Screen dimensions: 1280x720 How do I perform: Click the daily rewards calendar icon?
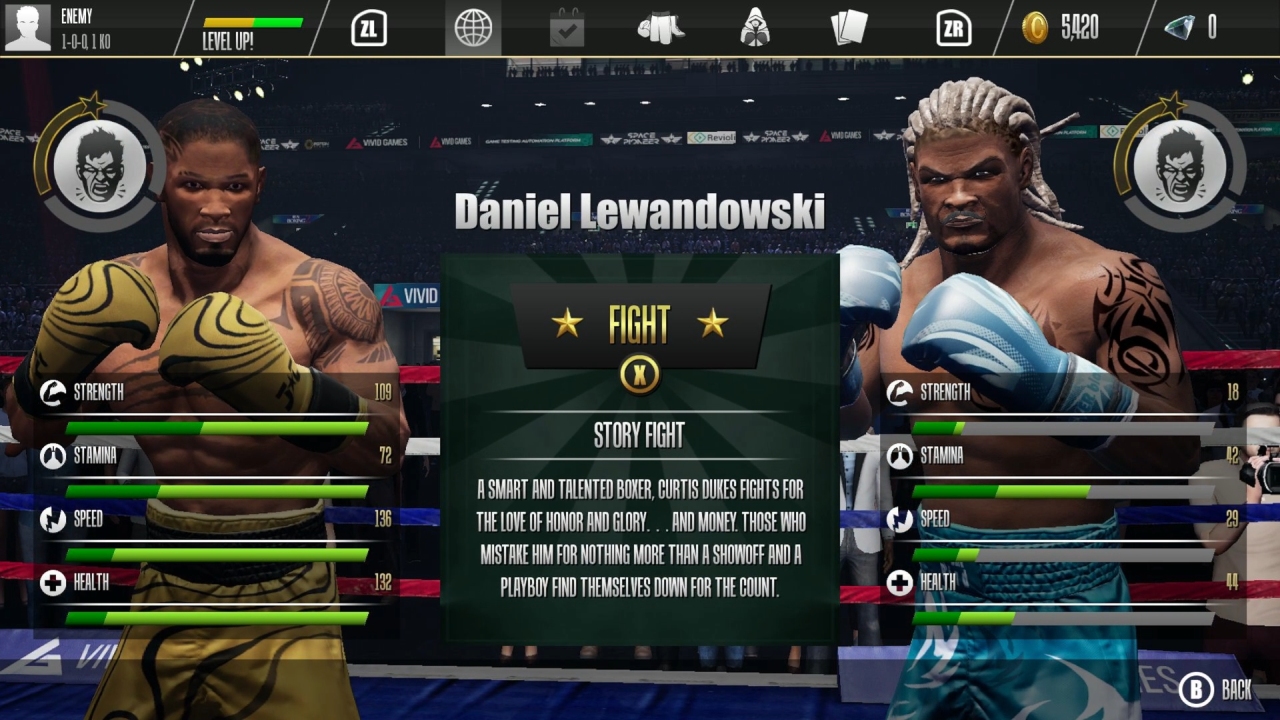[x=566, y=28]
